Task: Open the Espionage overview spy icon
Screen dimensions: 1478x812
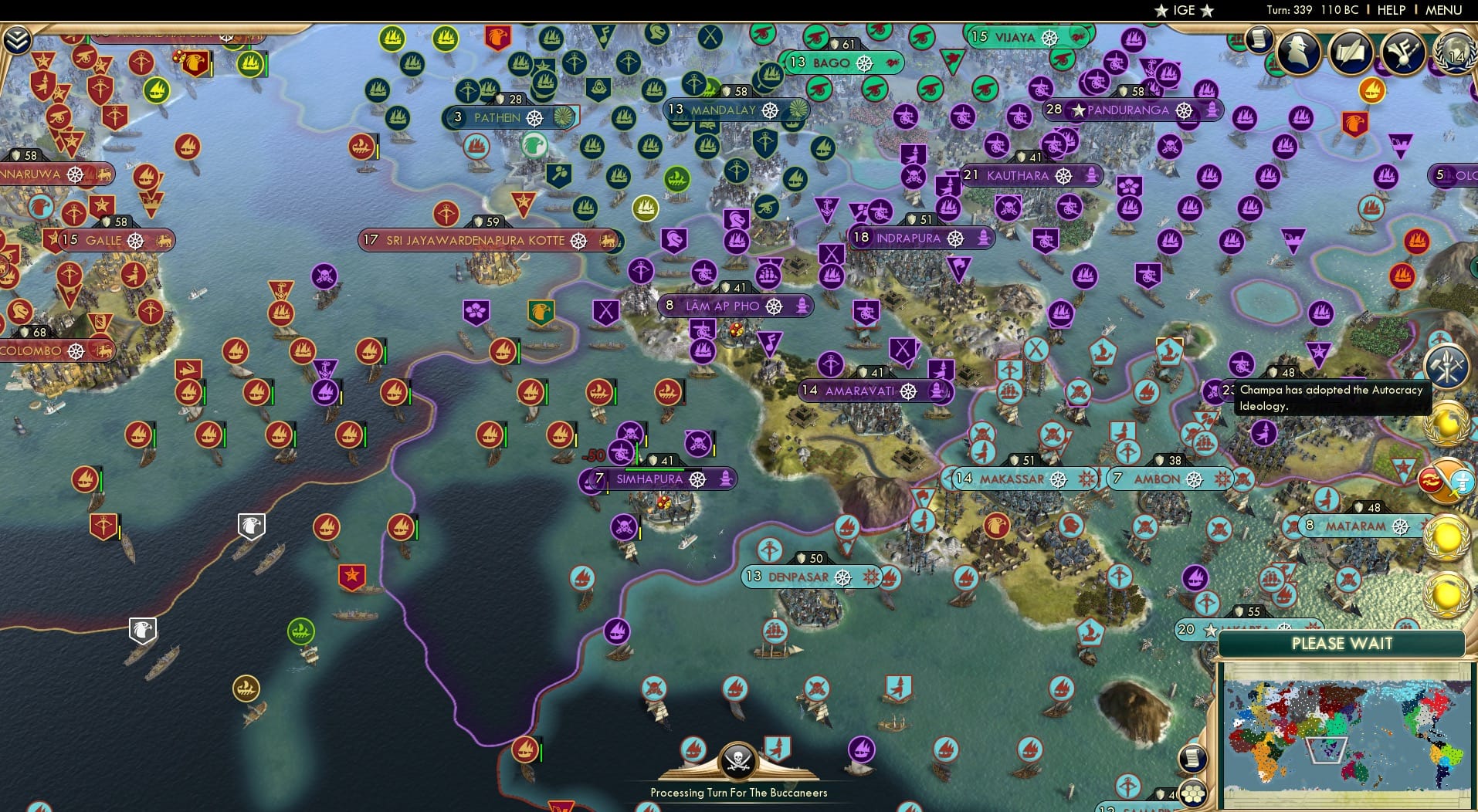Action: pos(1297,51)
